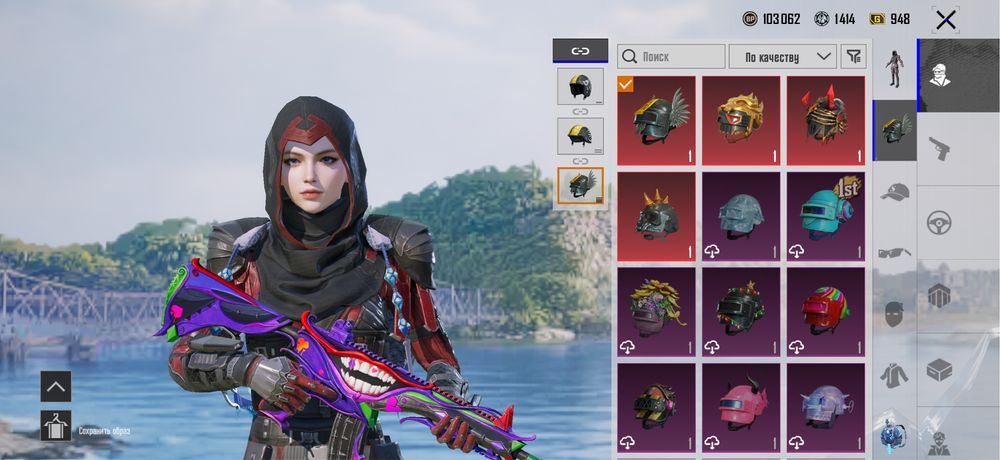The image size is (1000, 460).
Task: Open the По качеству sort dropdown
Action: (782, 57)
